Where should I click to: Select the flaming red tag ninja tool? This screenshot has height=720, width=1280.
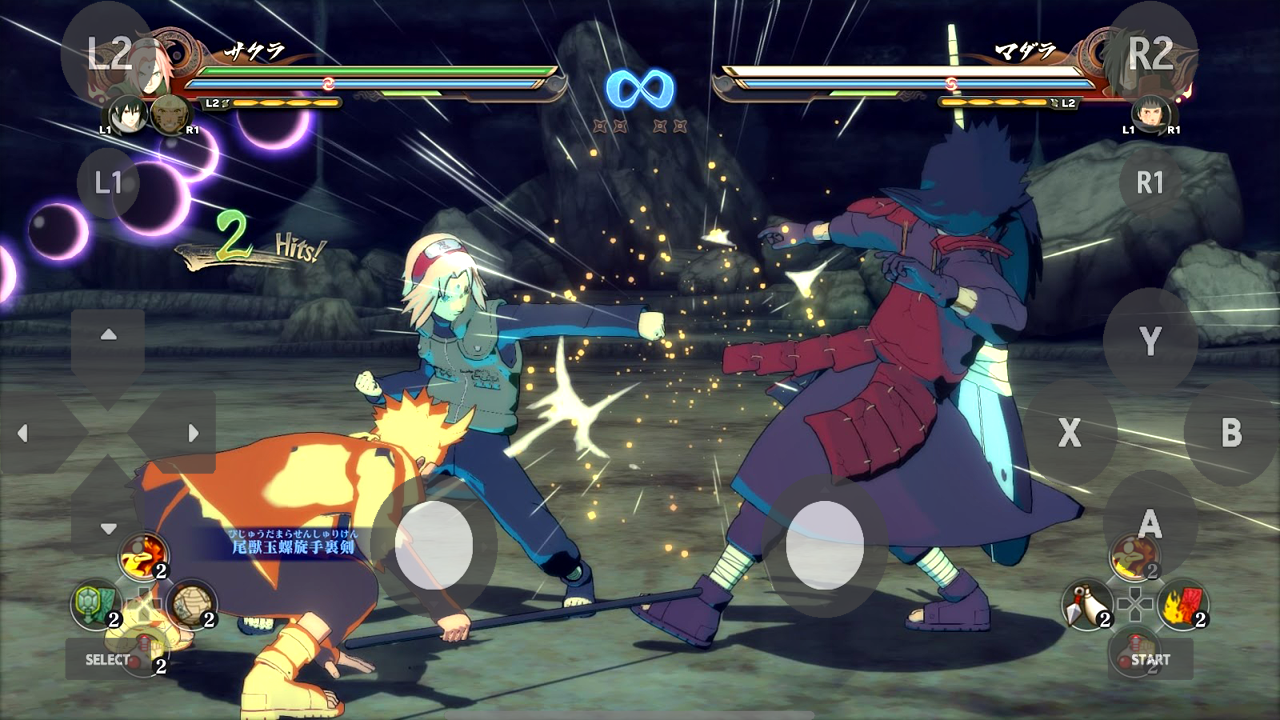tap(1182, 604)
